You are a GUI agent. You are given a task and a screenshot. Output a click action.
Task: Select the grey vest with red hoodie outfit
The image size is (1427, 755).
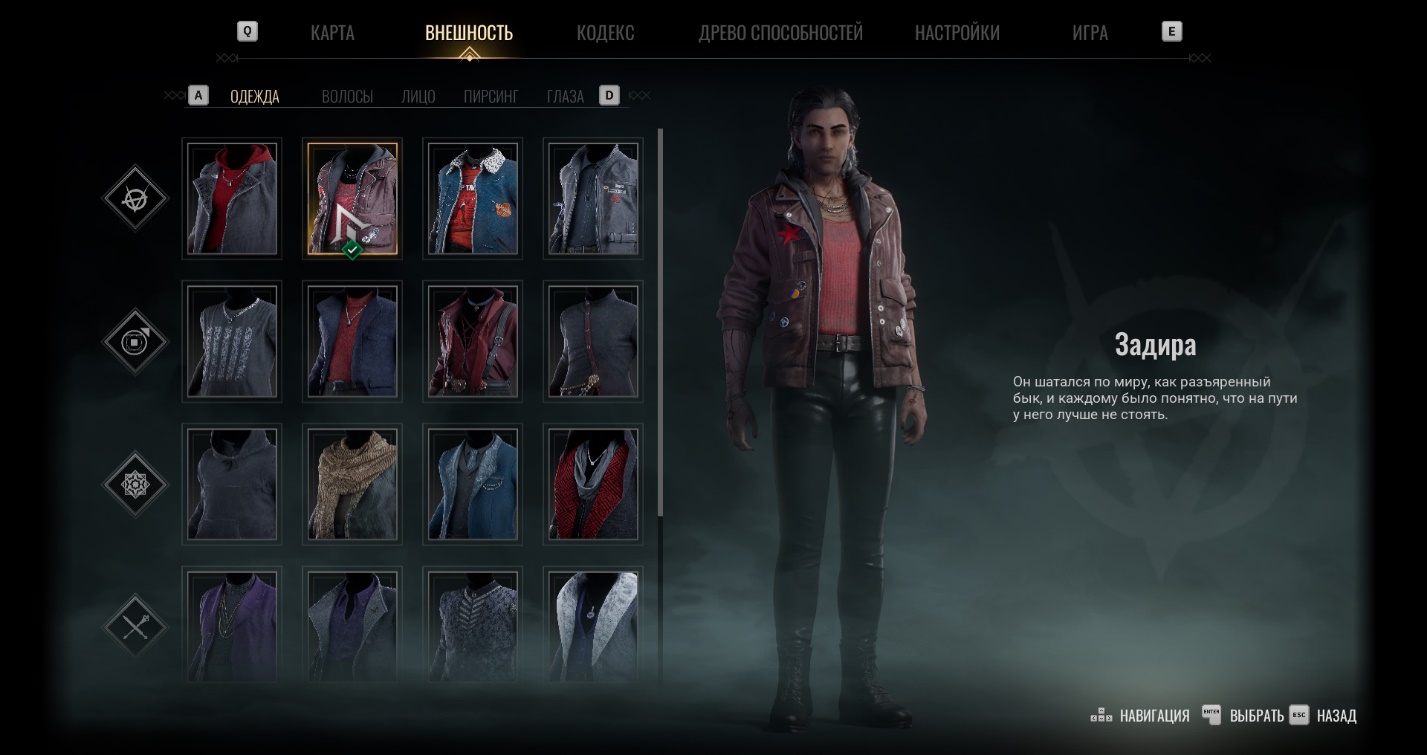tap(232, 199)
